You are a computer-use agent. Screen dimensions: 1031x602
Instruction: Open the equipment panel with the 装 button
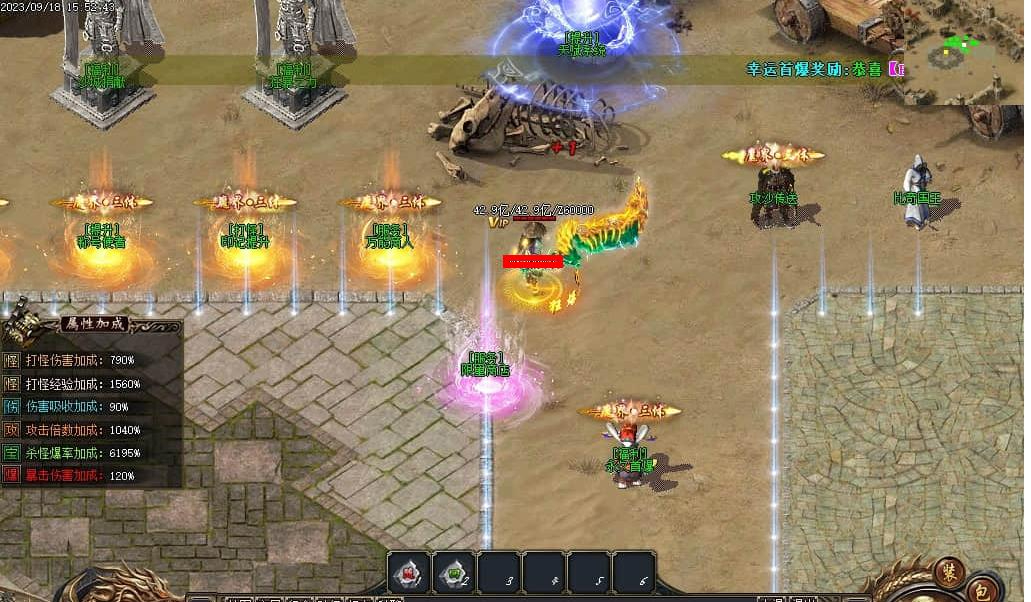pyautogui.click(x=949, y=572)
